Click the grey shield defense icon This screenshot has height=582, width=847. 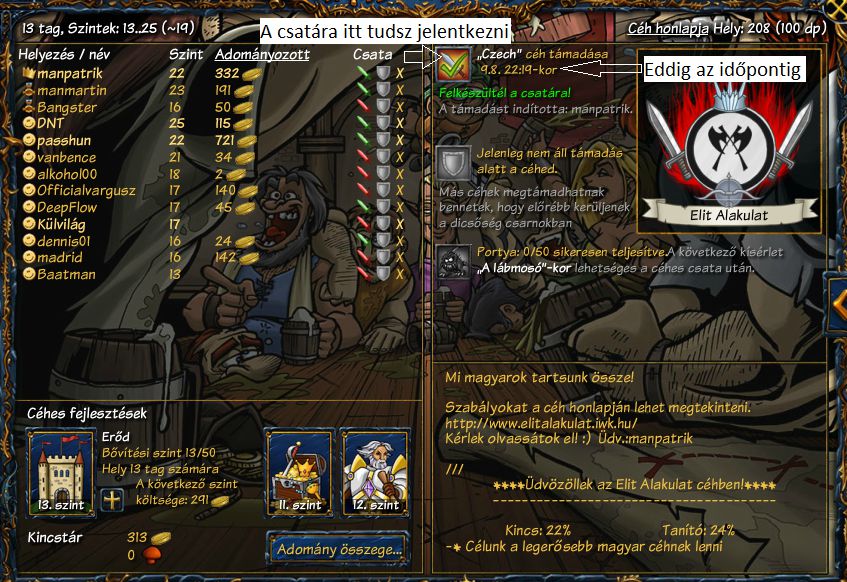[453, 162]
